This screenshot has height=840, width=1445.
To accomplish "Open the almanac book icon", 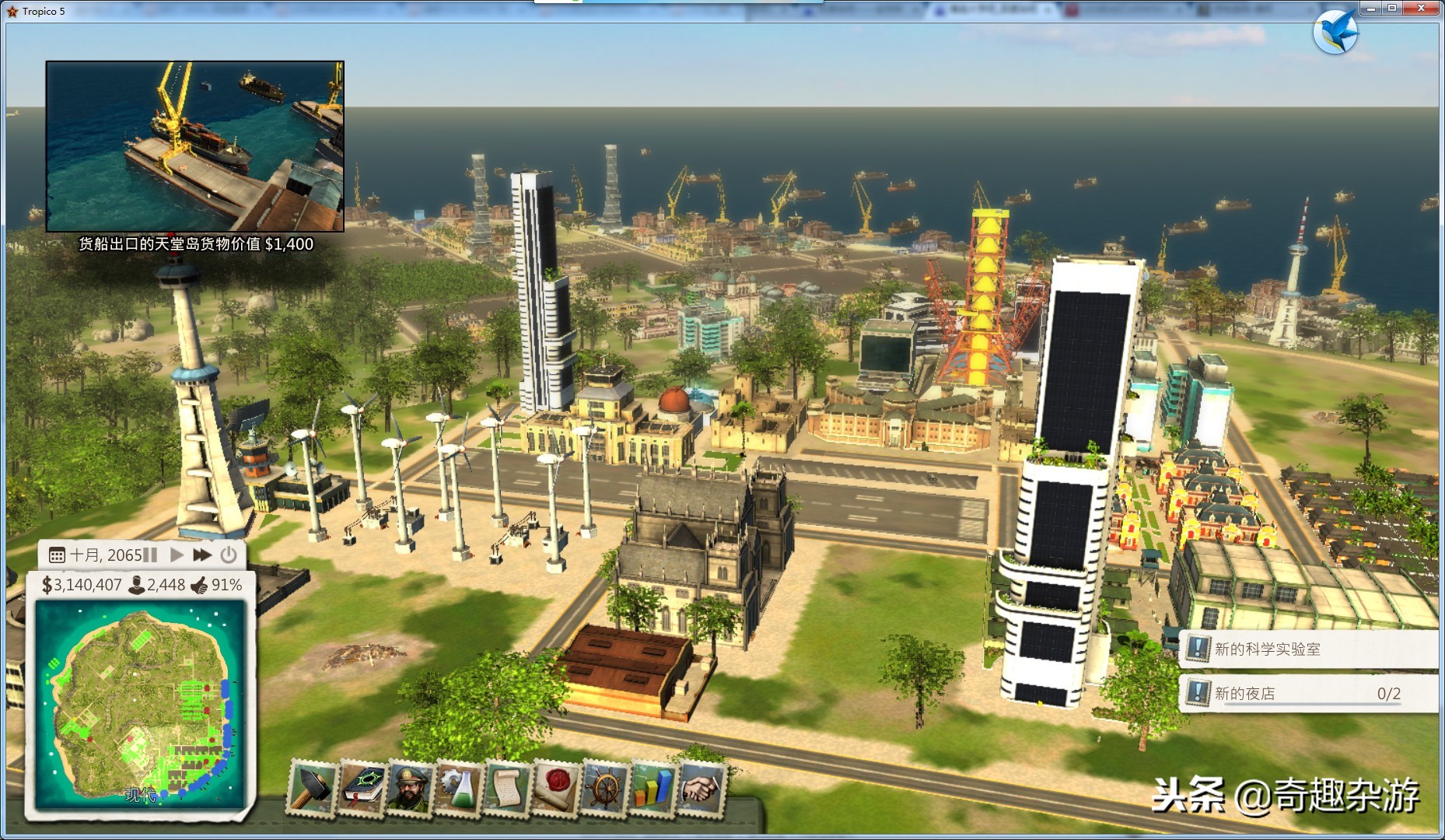I will tap(362, 788).
